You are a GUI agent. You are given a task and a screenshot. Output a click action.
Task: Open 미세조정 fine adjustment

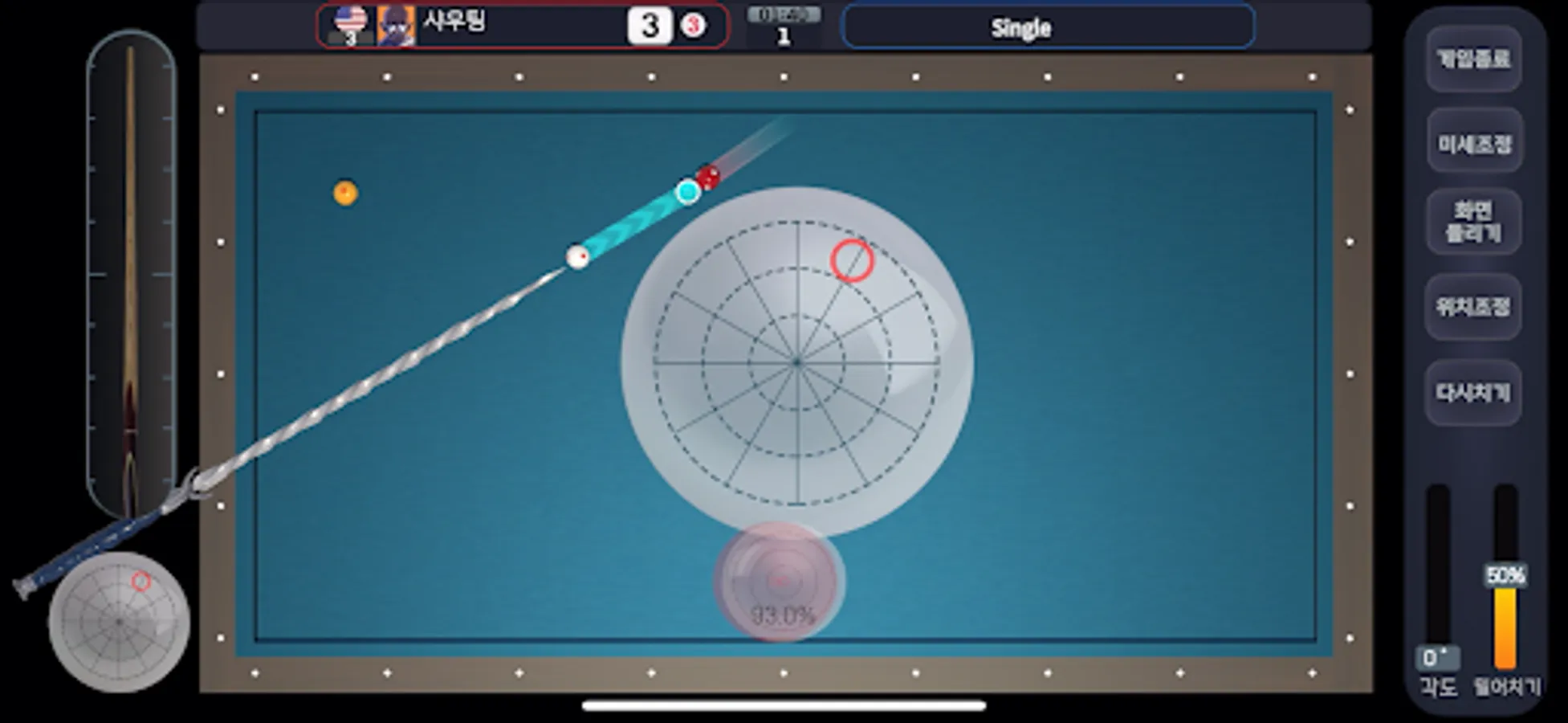point(1474,143)
